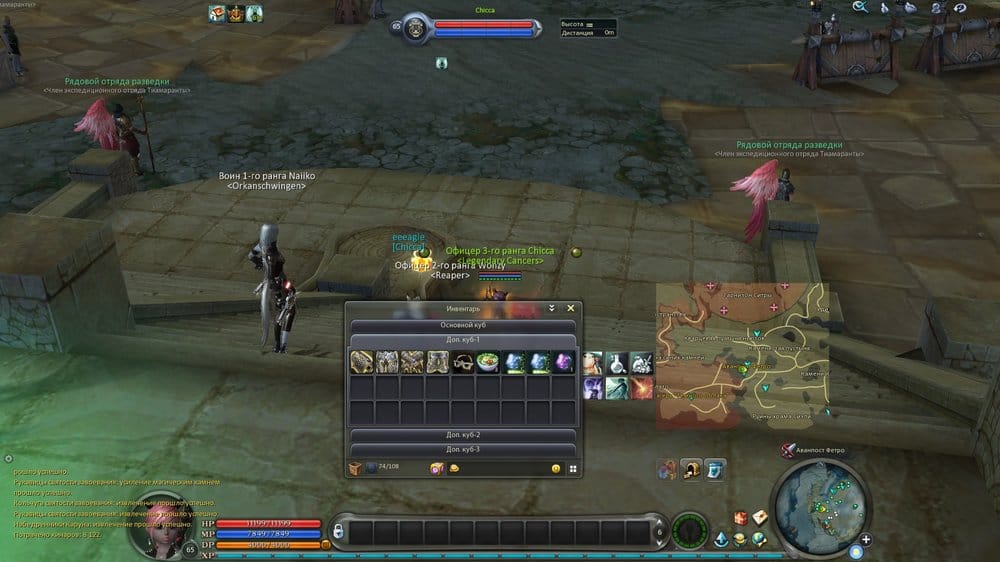
Task: Pick the glasses item in inventory
Action: pyautogui.click(x=462, y=362)
